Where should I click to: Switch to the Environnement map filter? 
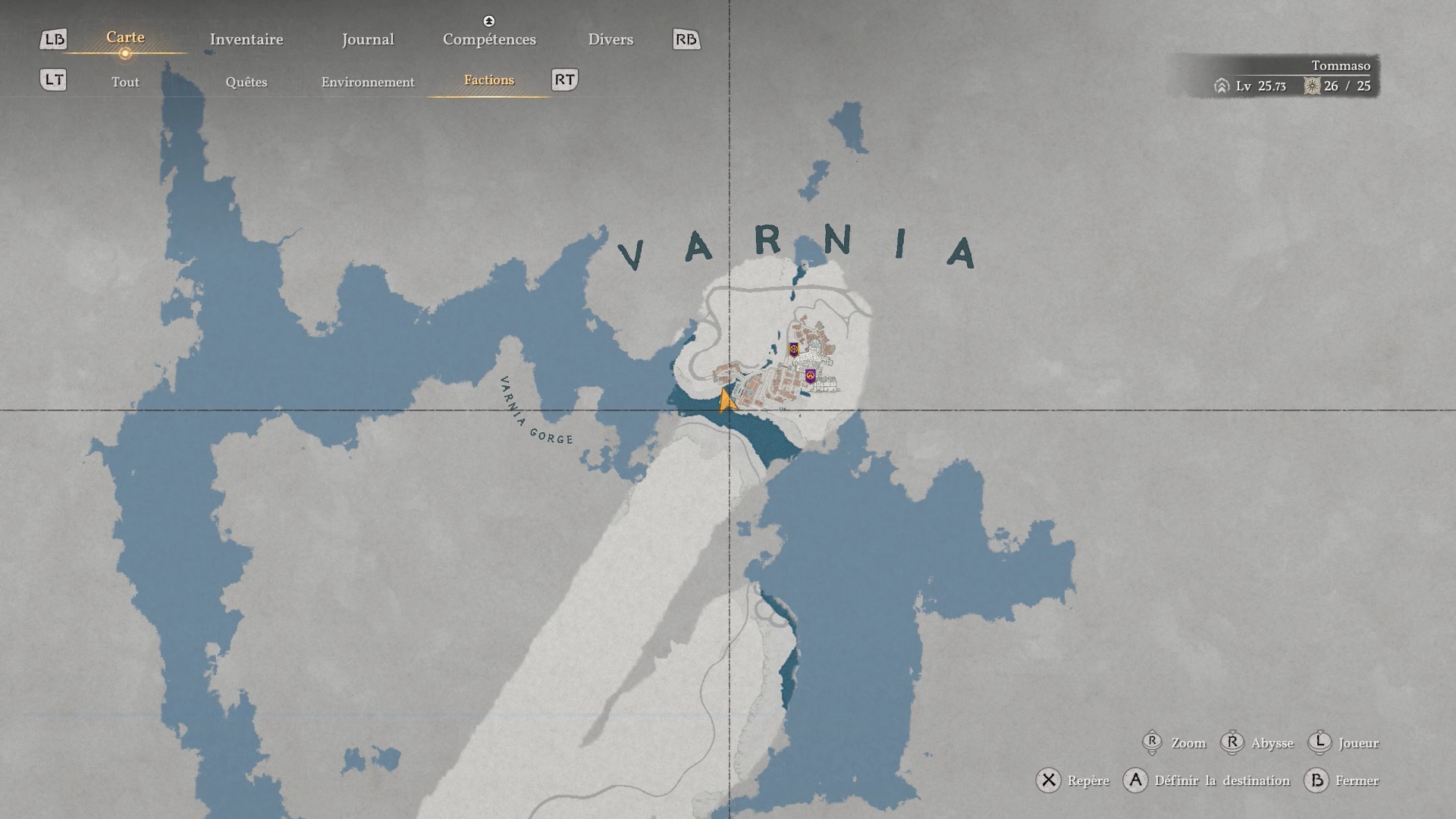click(368, 82)
